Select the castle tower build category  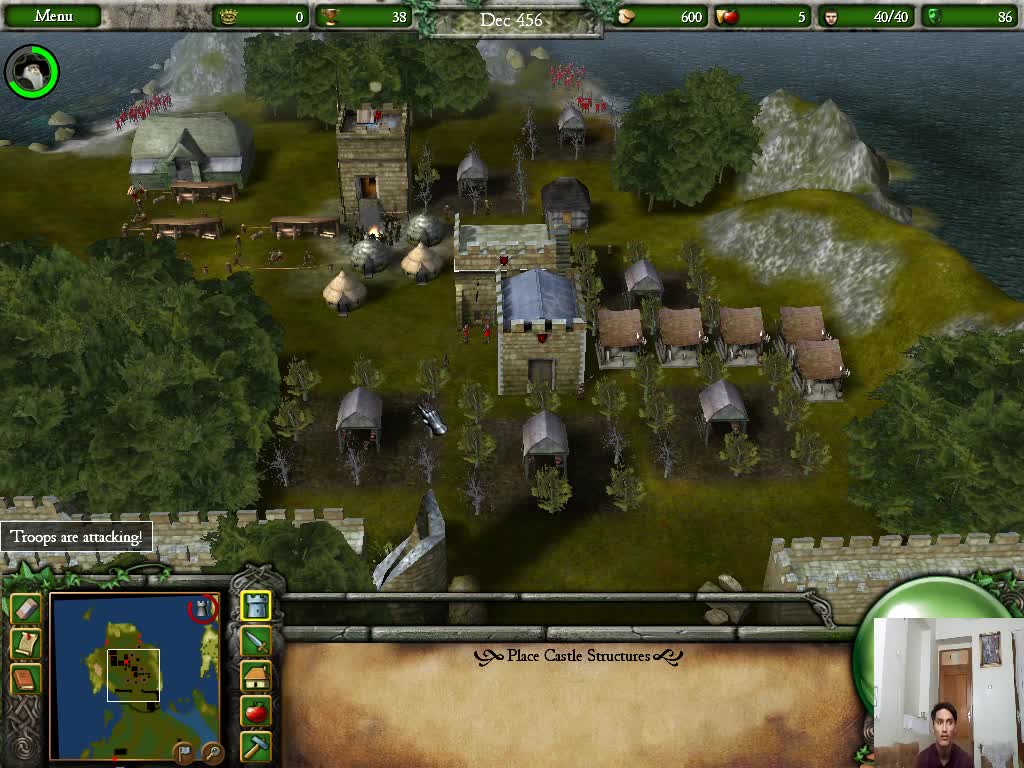pyautogui.click(x=256, y=606)
